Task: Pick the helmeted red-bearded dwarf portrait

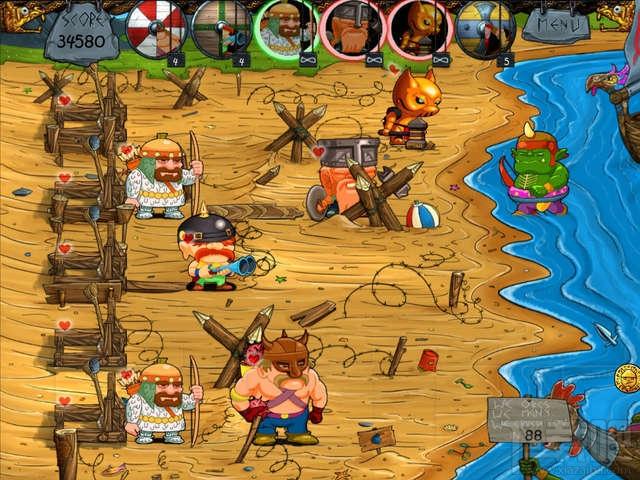Action: (x=354, y=27)
